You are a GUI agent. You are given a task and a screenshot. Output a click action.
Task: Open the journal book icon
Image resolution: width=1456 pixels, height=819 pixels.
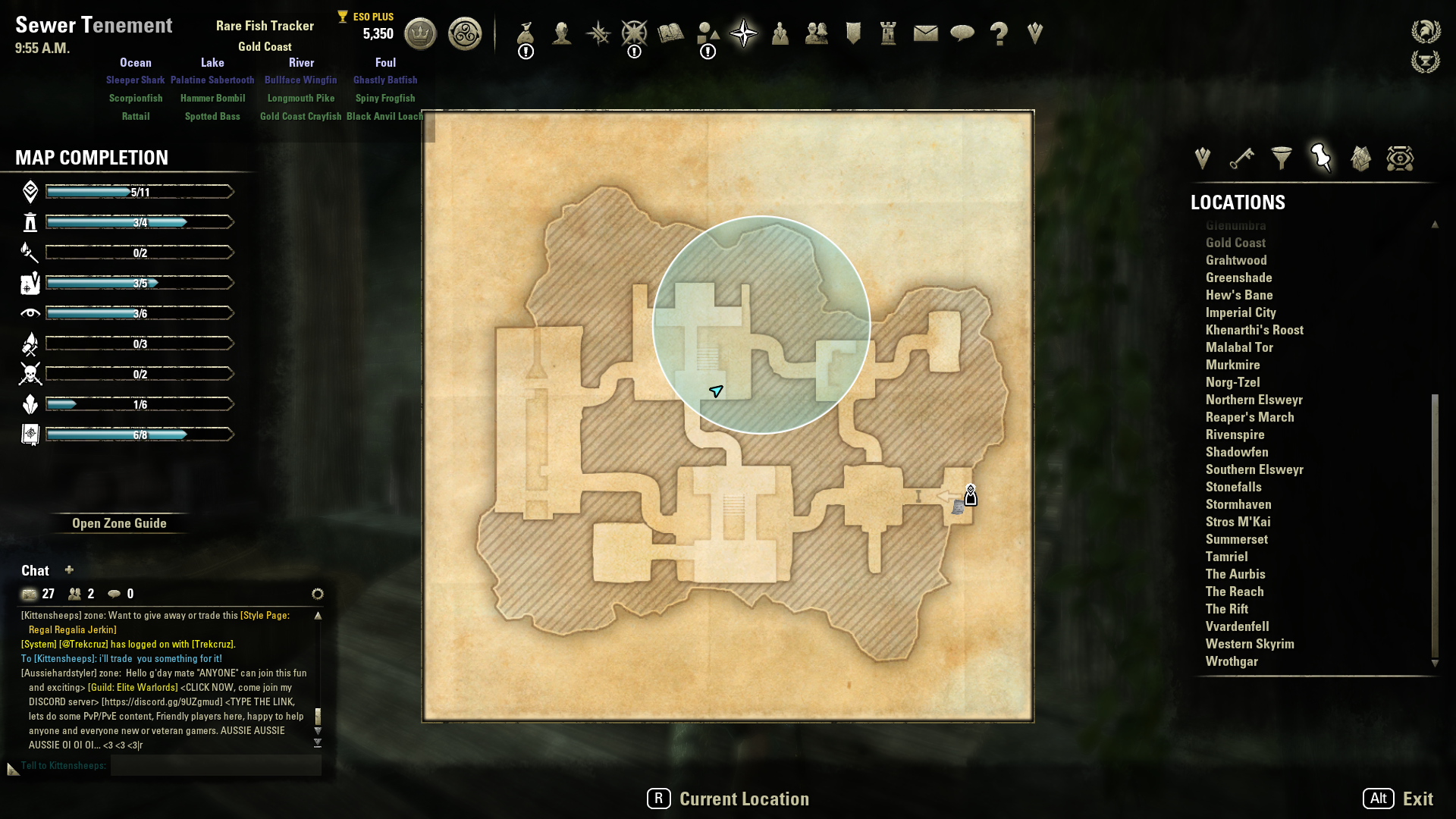click(x=670, y=33)
